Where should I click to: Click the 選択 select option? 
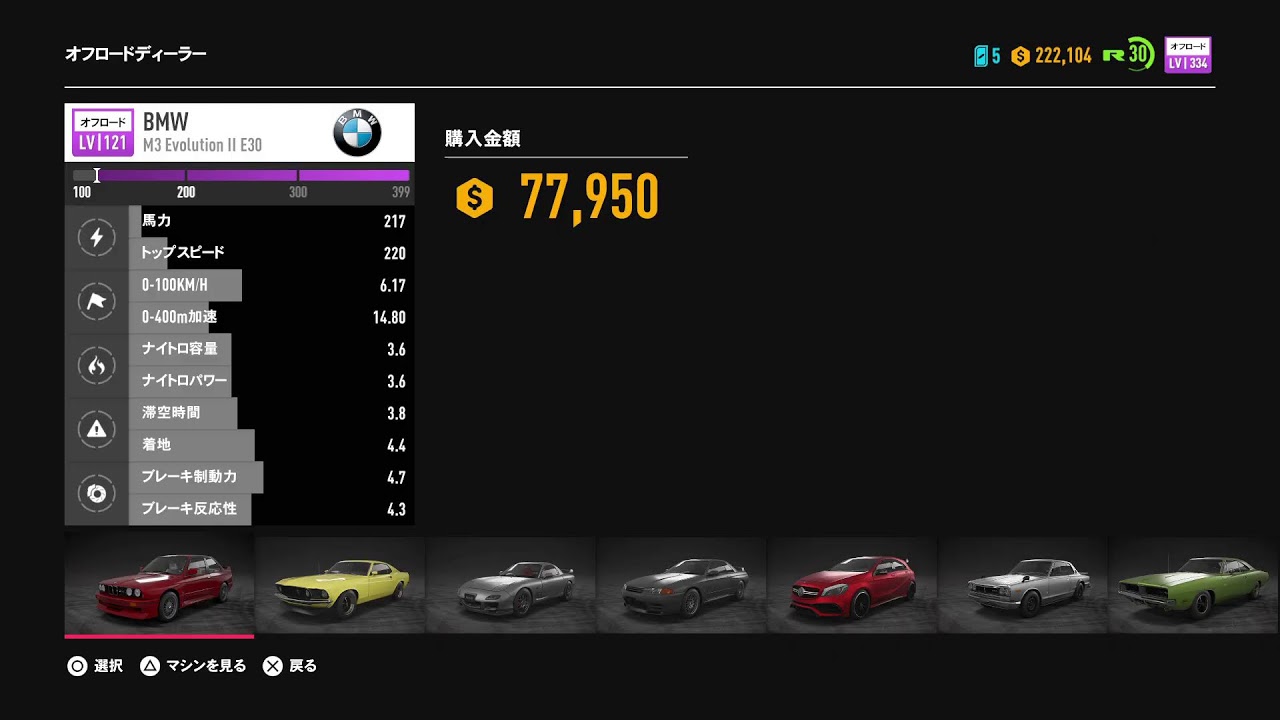(96, 666)
